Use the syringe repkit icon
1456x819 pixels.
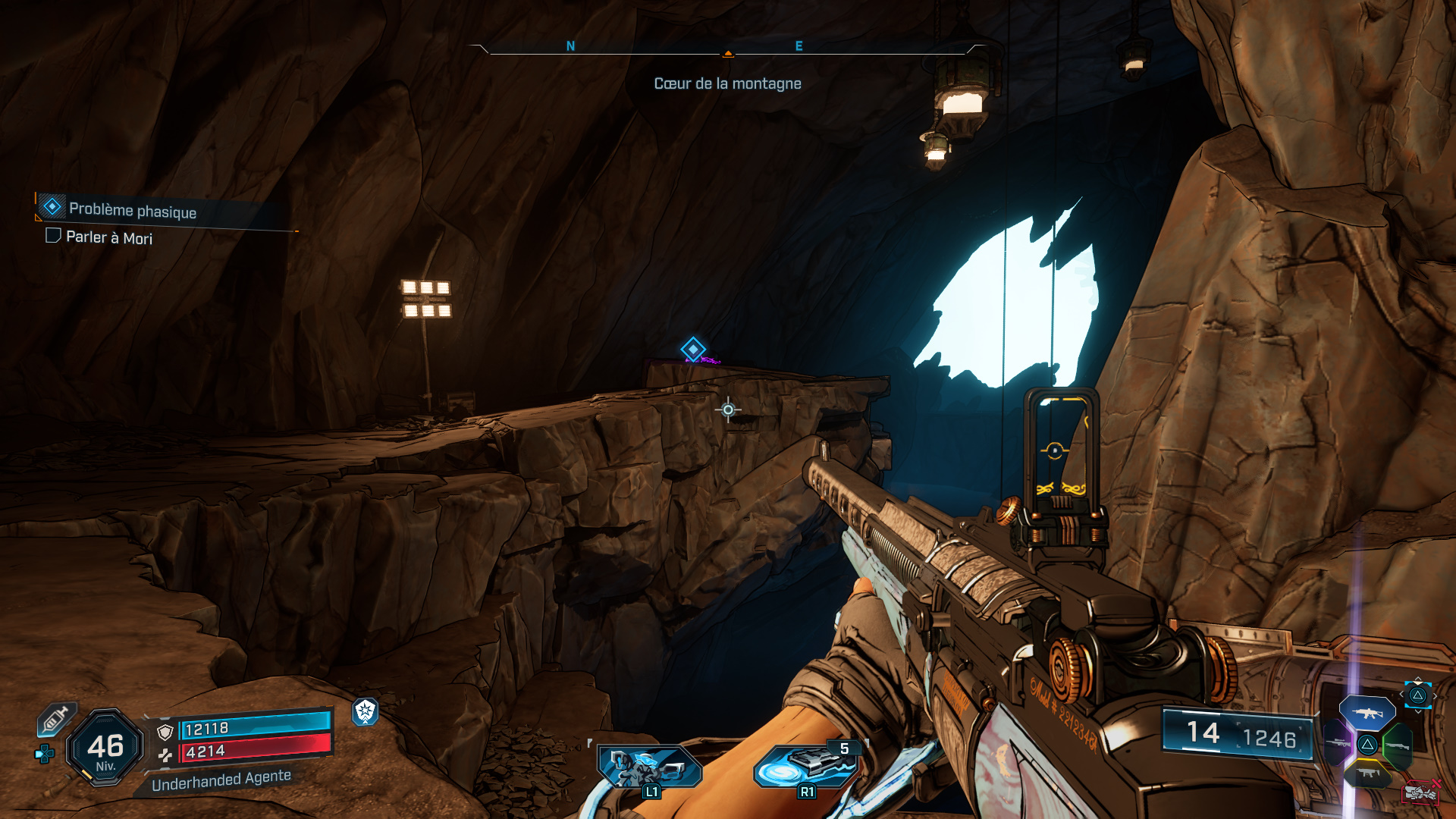coord(56,719)
